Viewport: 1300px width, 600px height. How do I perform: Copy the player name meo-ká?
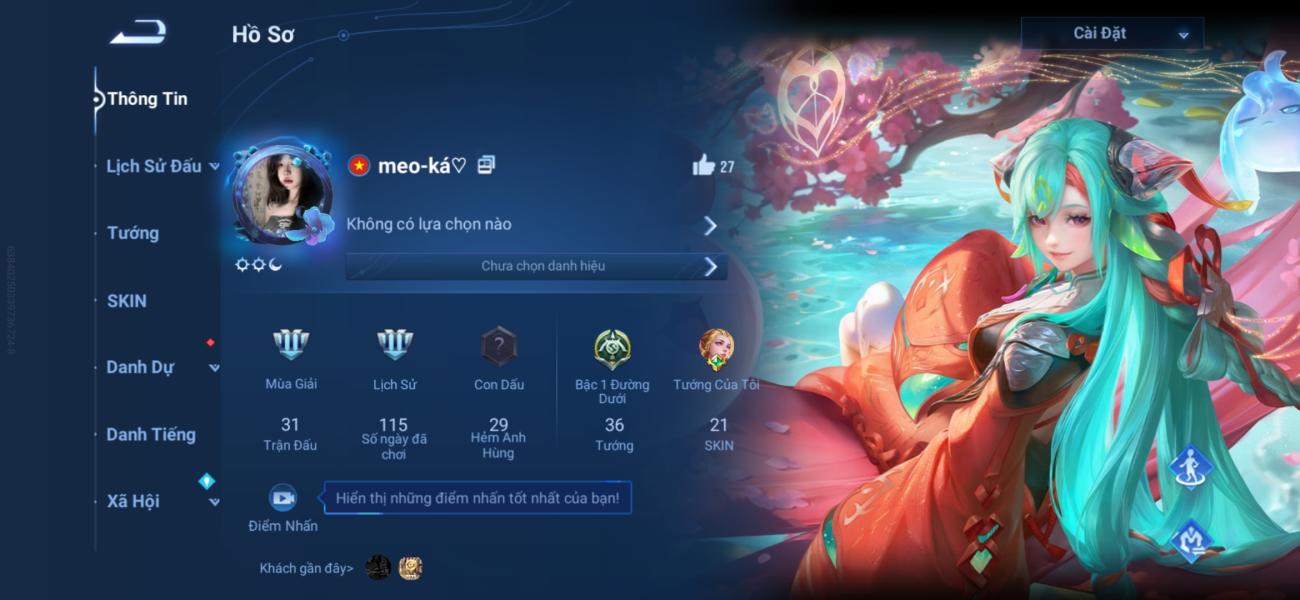(x=486, y=166)
